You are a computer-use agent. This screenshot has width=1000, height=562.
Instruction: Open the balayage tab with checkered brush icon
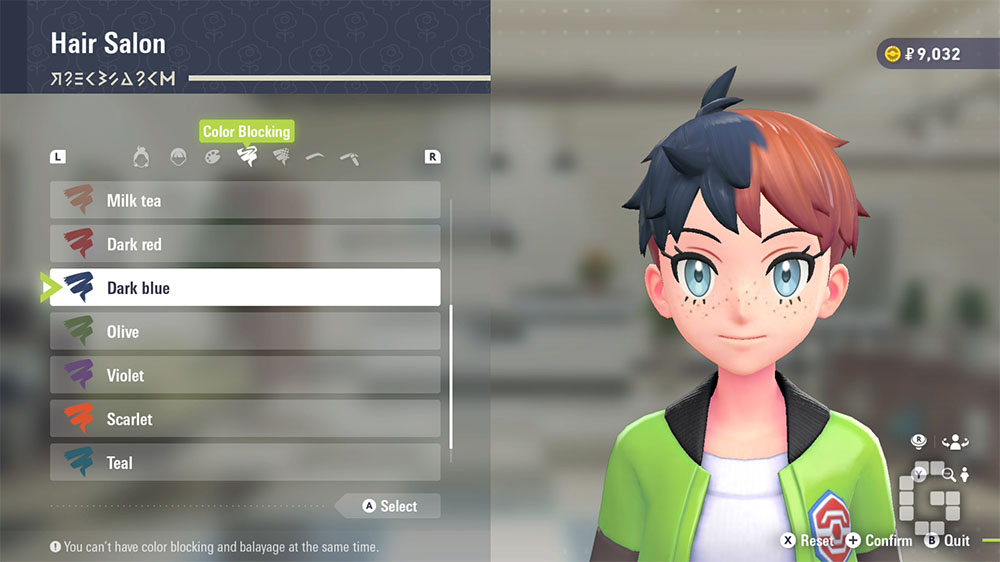(281, 157)
